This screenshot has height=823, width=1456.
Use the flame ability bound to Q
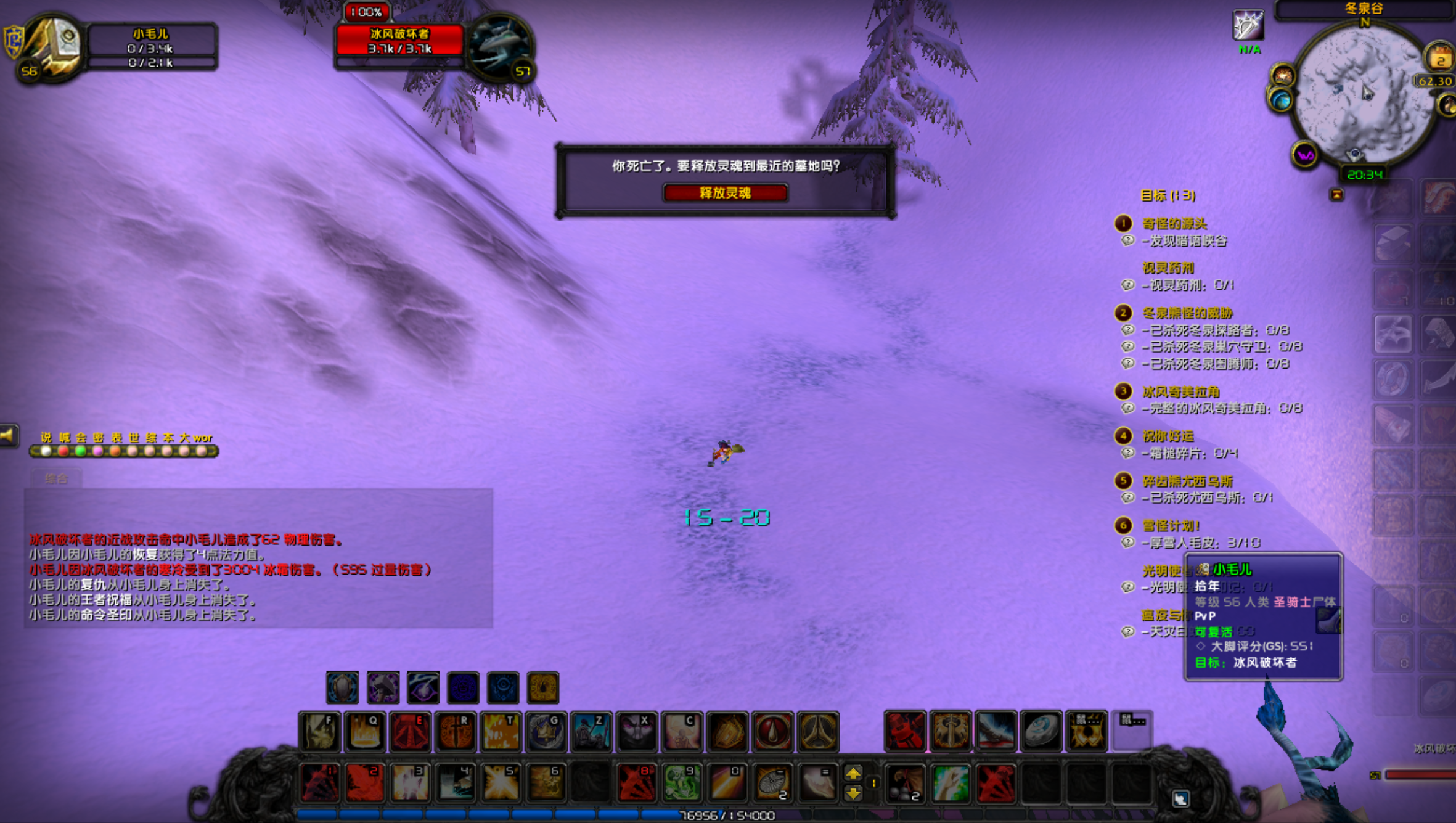[365, 732]
